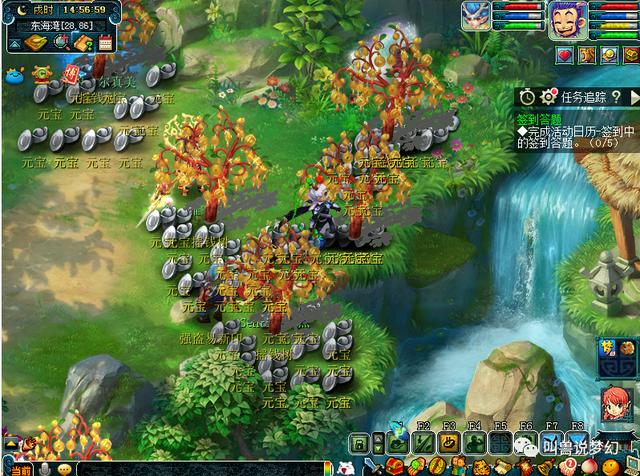Click the red heart buff icon

click(564, 54)
